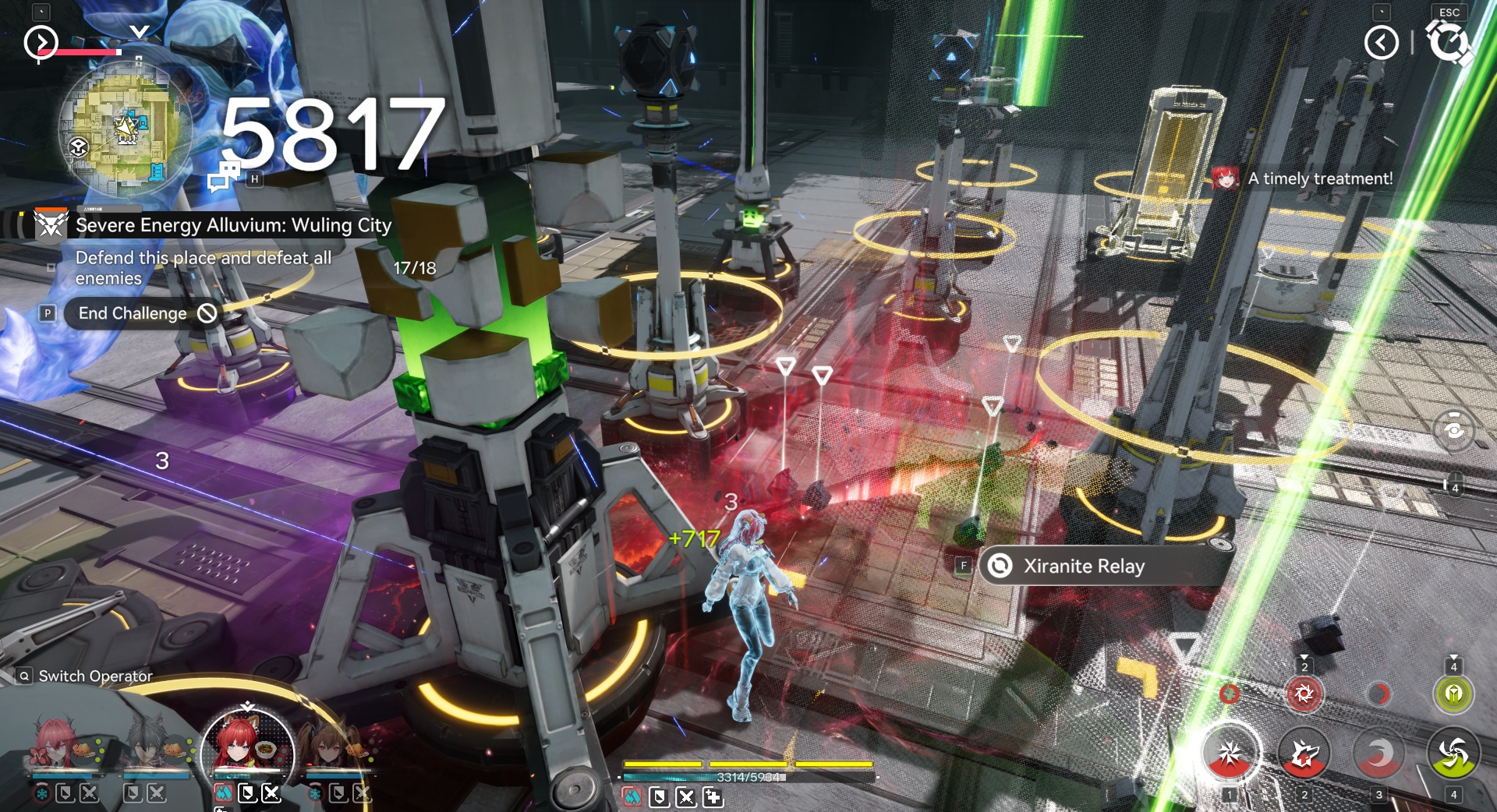
Task: Open the circular minimap
Action: 125,130
